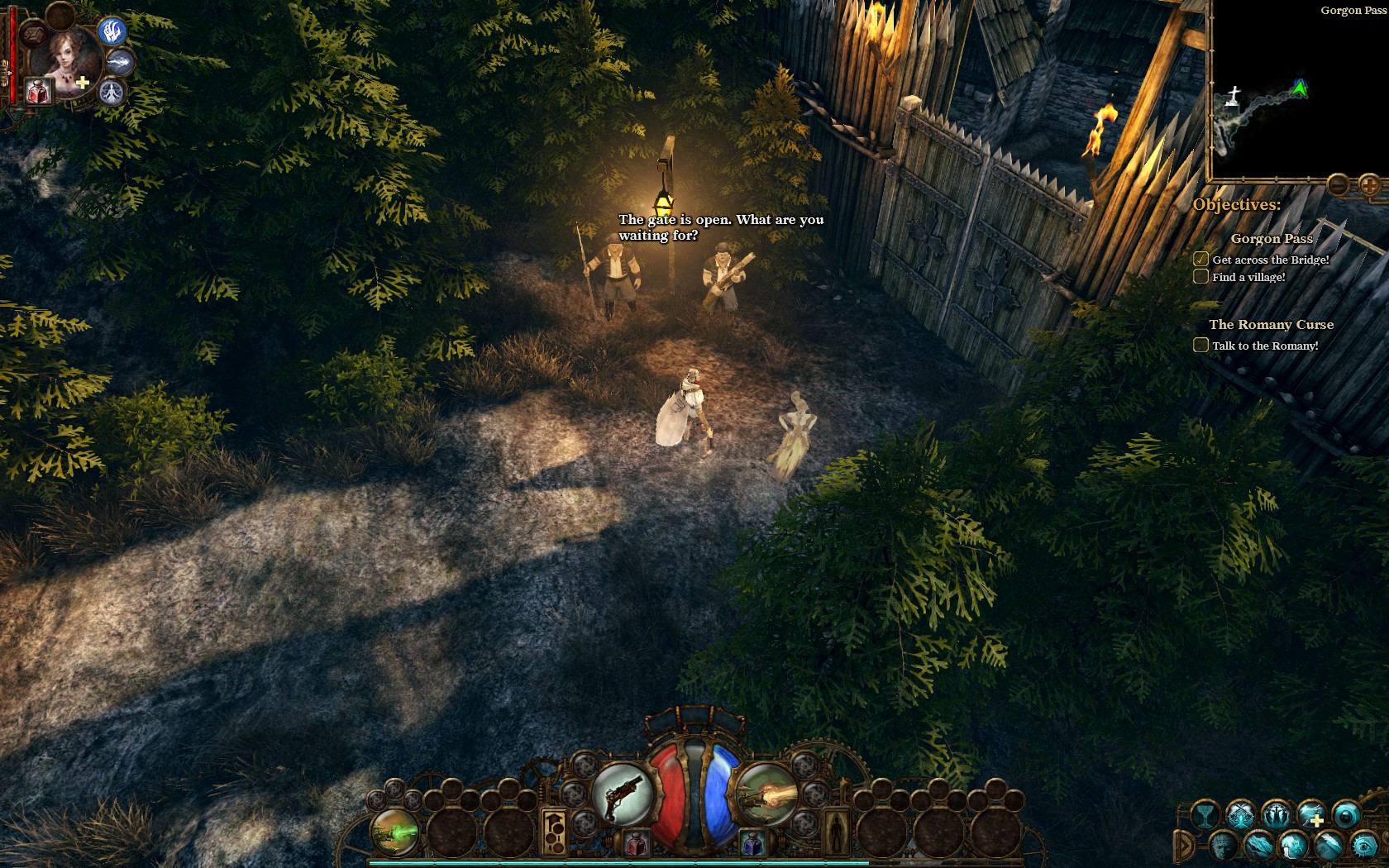Image resolution: width=1389 pixels, height=868 pixels.
Task: Trigger the green glowing hotbar skill
Action: click(394, 832)
